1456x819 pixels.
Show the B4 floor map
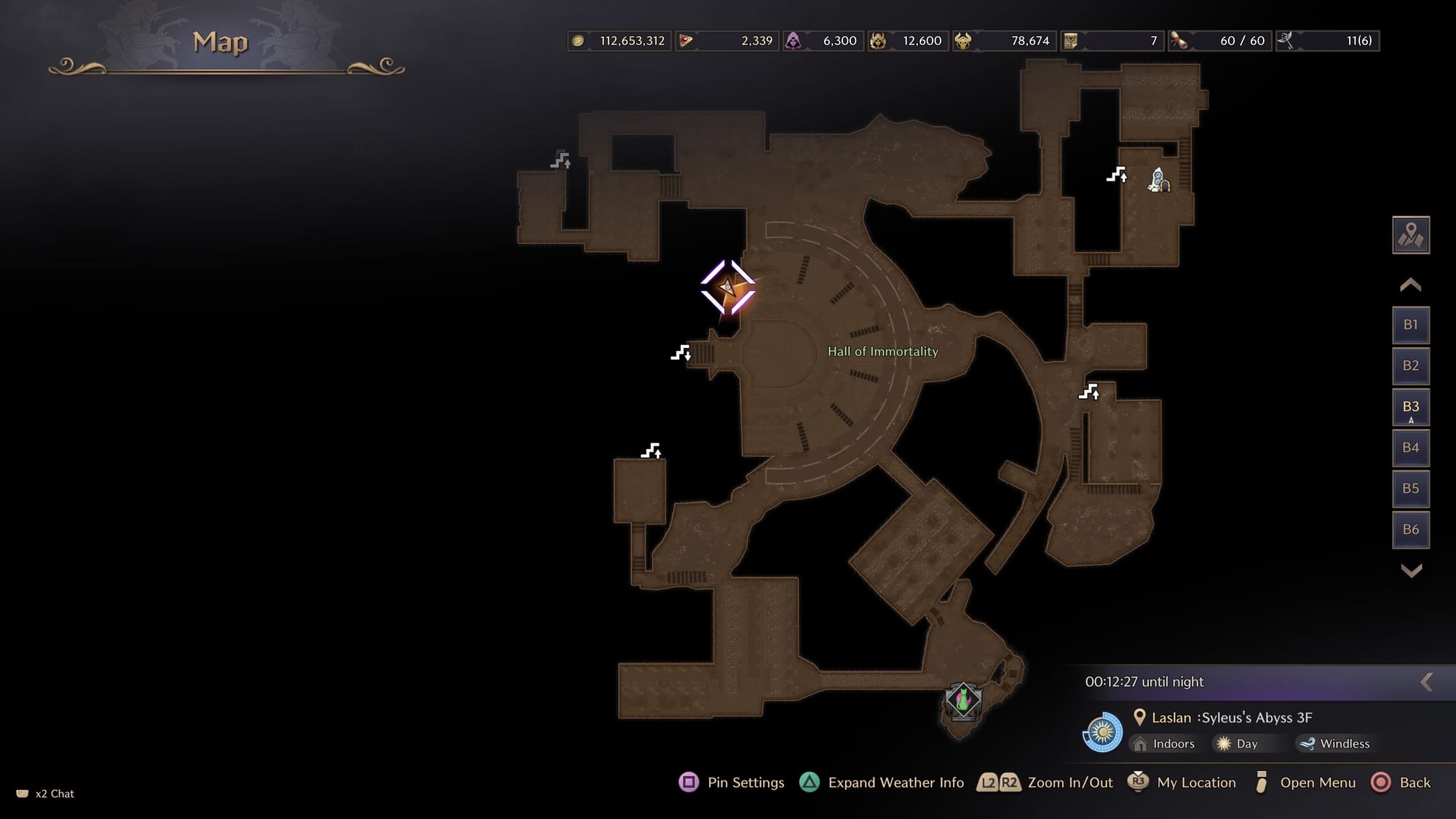[1410, 448]
